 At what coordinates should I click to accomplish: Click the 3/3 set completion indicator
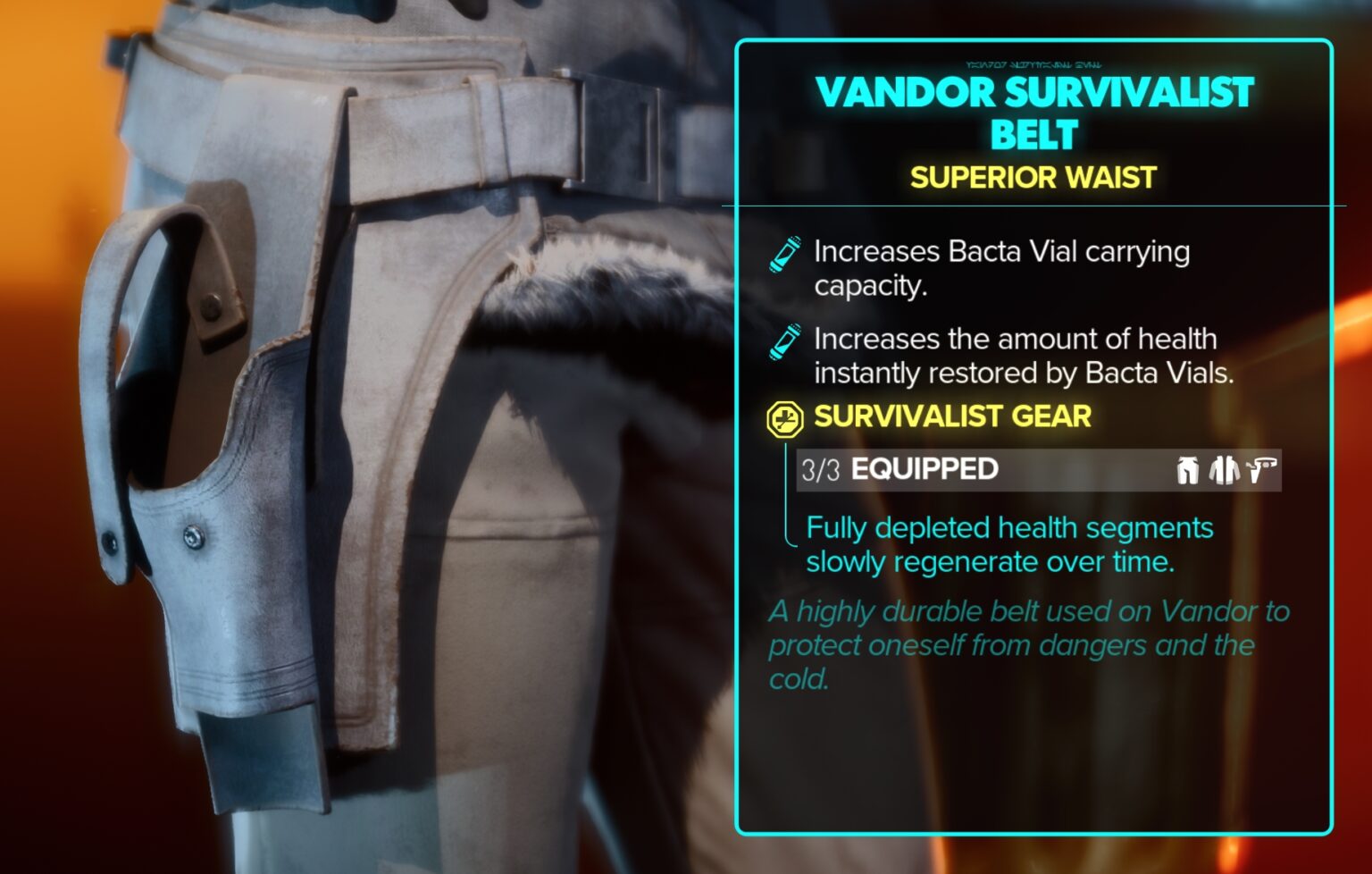pos(823,468)
